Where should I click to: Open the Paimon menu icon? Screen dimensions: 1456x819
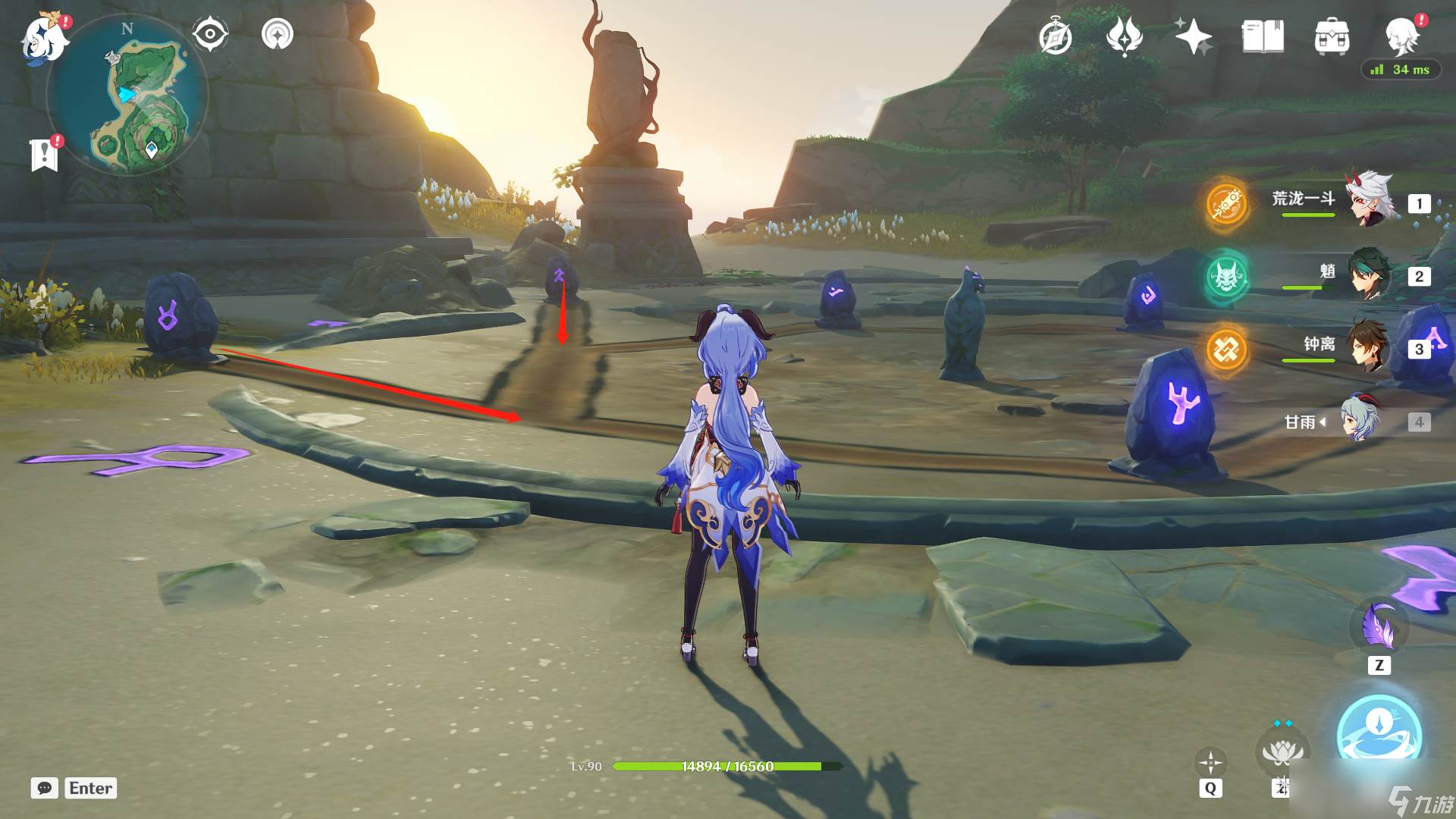coord(42,39)
